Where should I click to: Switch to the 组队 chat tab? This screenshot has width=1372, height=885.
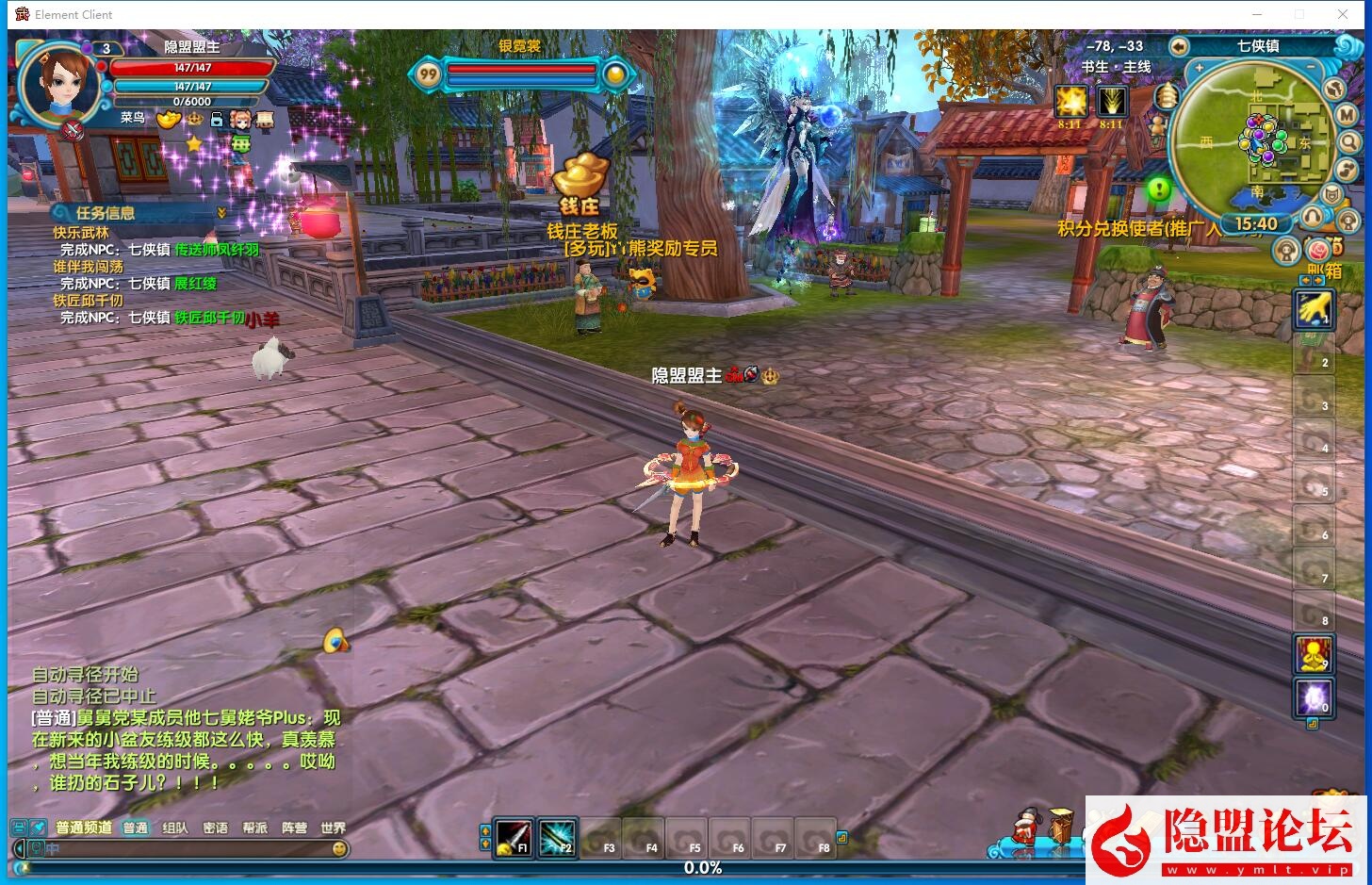click(x=174, y=828)
